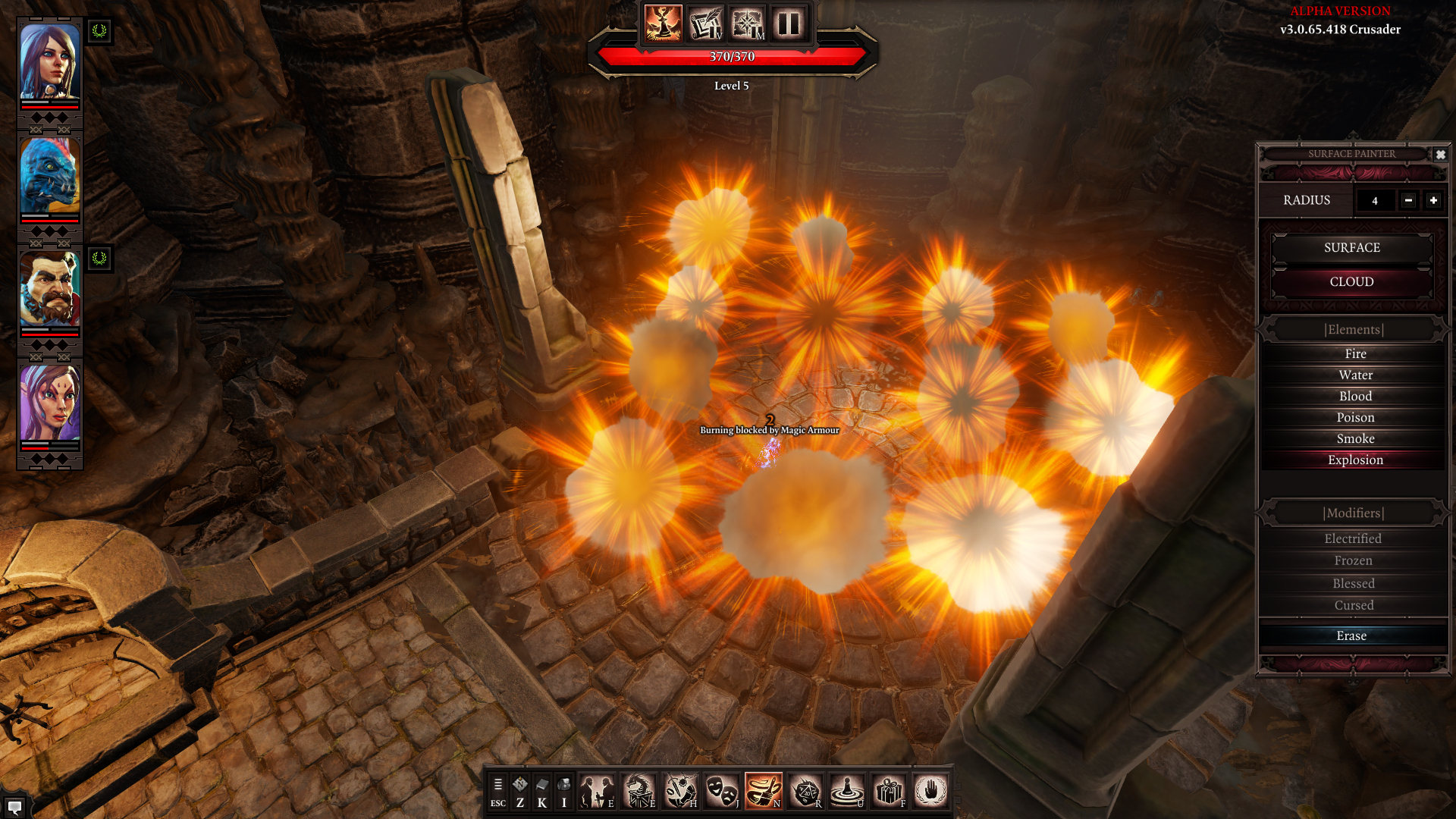Viewport: 1456px width, 819px height.
Task: Select the bearded dwarf party portrait
Action: [50, 289]
